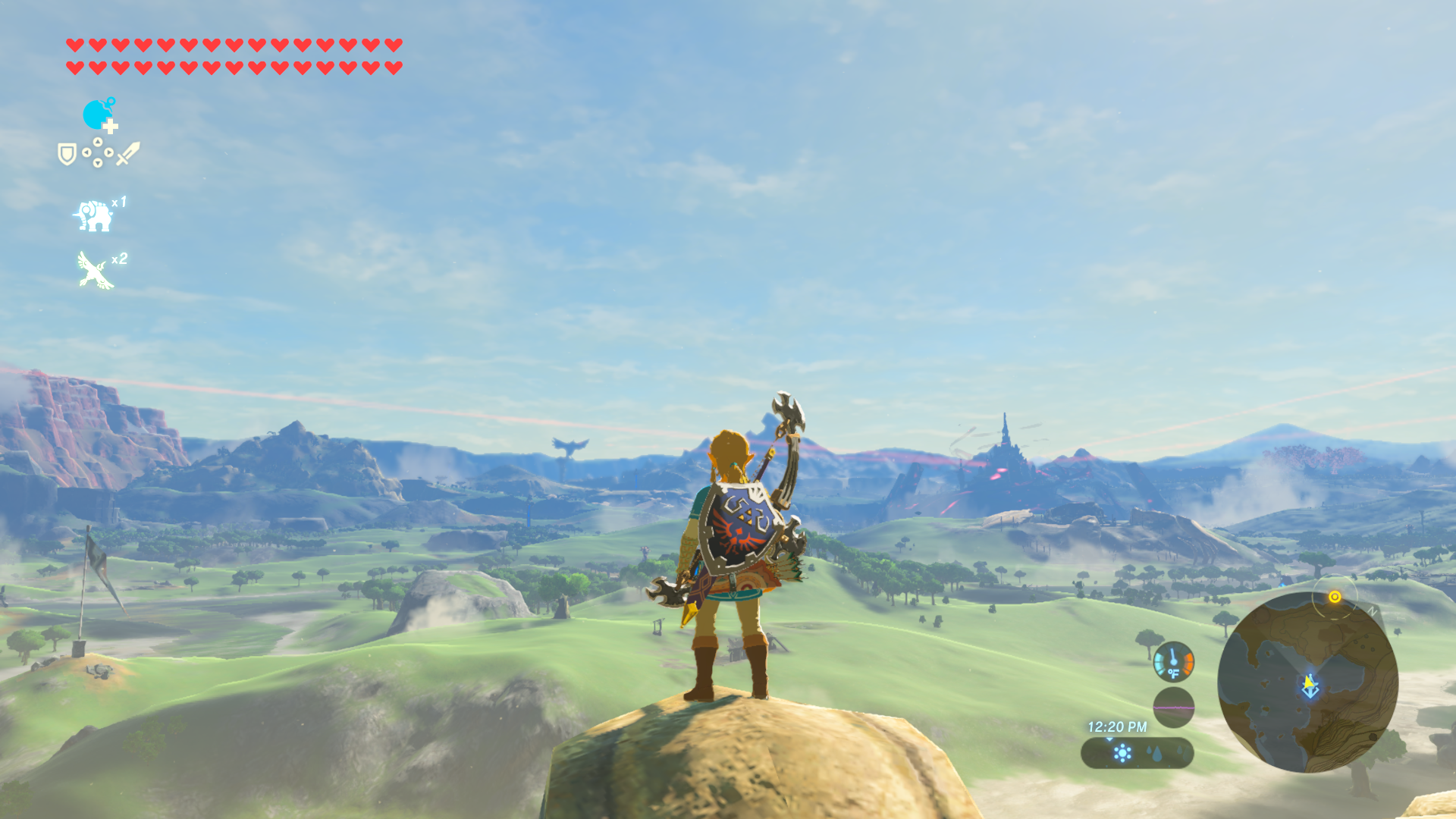Choose the sword icon in the quick-select
This screenshot has height=819, width=1456.
click(128, 153)
